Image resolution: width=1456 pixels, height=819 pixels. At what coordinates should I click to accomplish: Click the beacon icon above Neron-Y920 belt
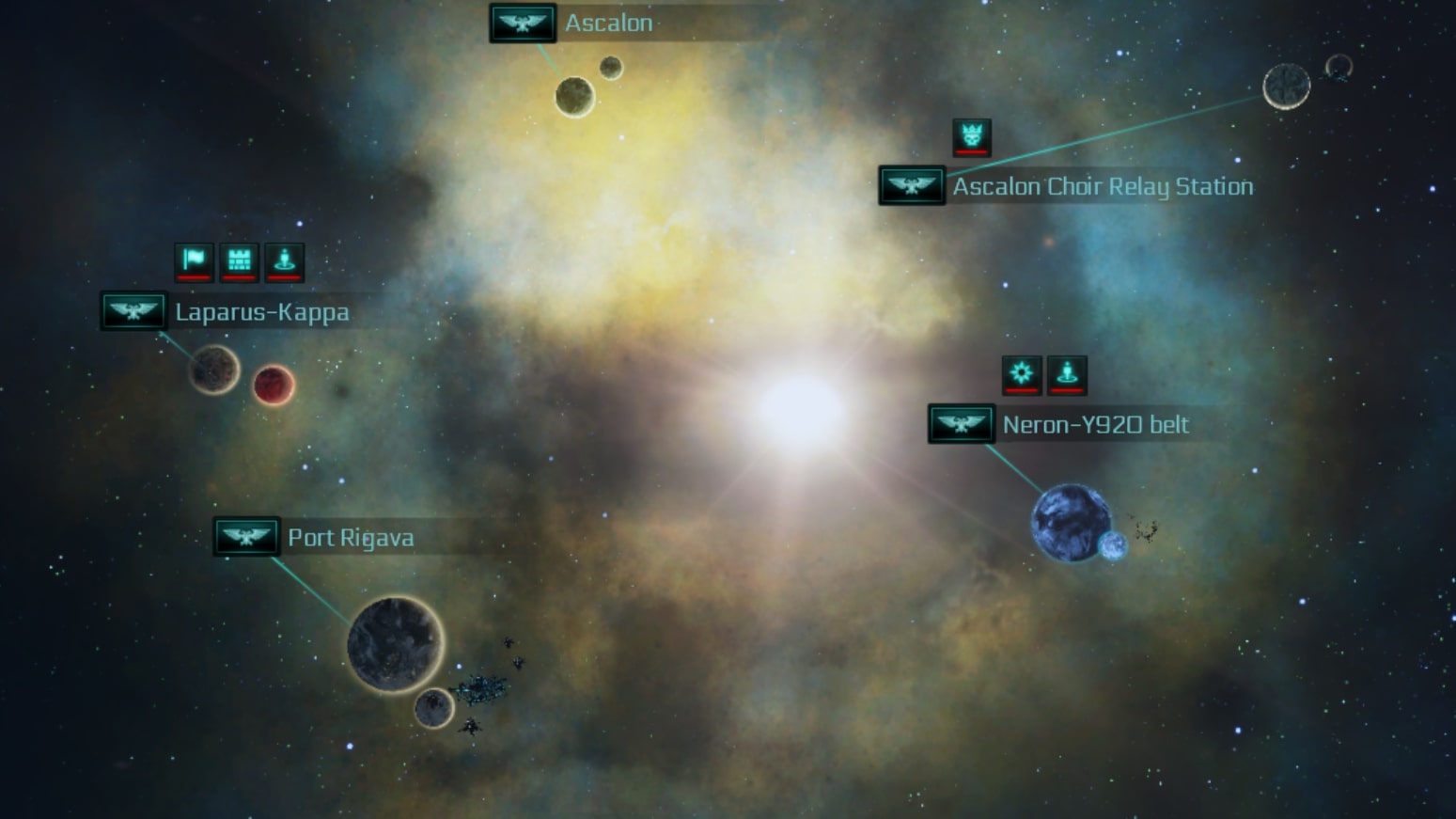tap(1067, 373)
